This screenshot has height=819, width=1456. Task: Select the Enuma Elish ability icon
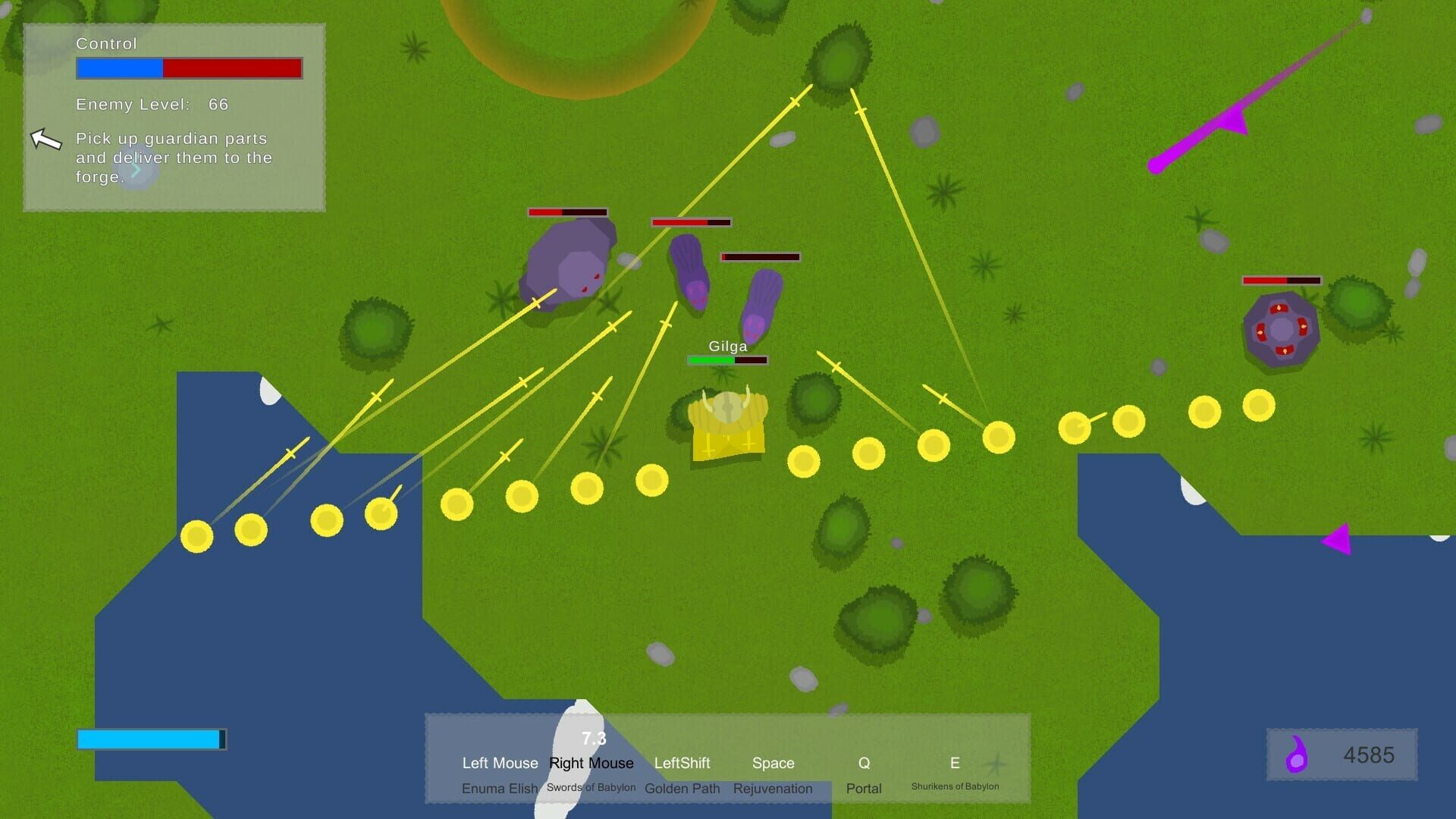(x=500, y=789)
